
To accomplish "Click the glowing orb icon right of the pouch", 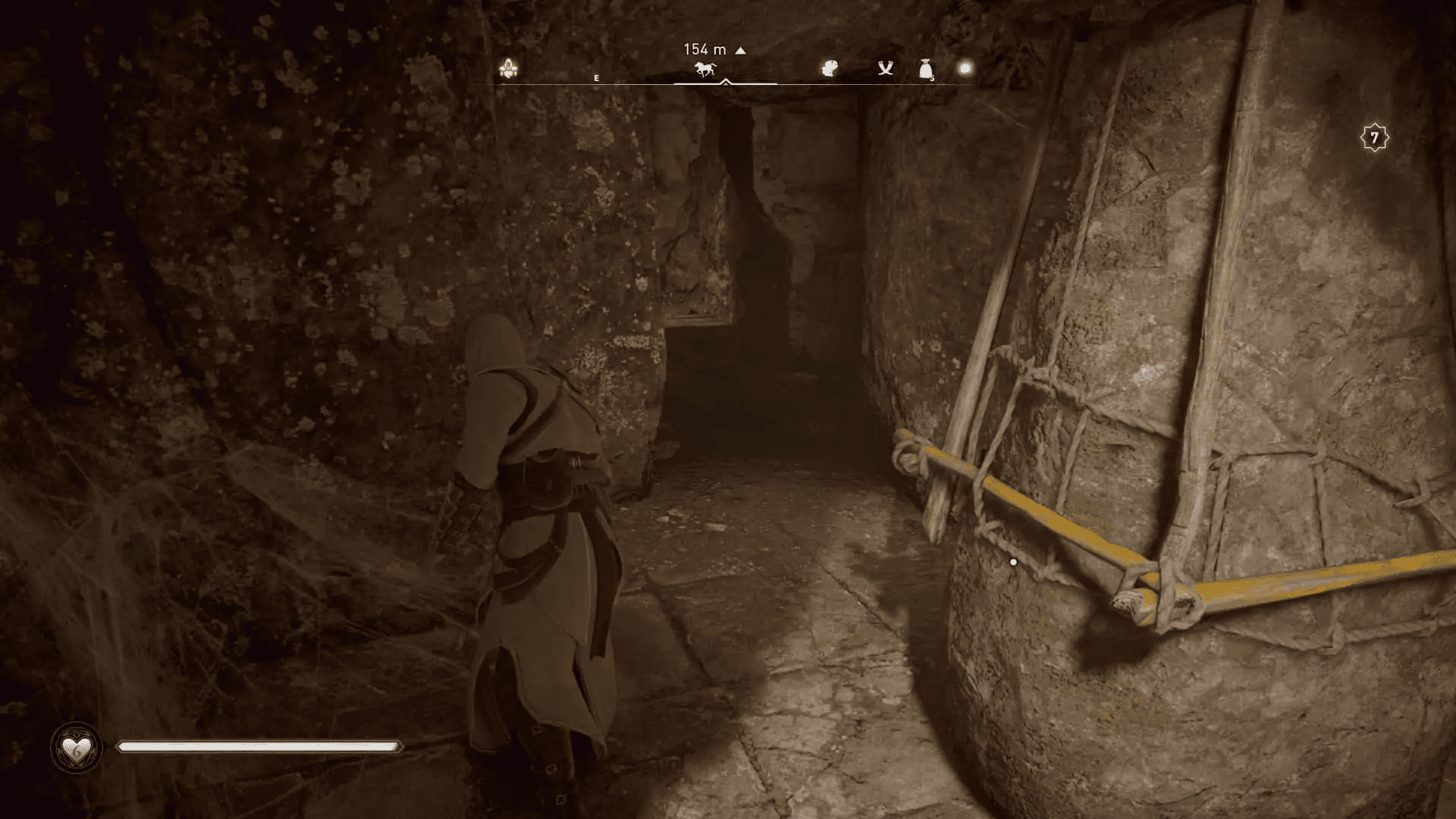I will coord(964,67).
